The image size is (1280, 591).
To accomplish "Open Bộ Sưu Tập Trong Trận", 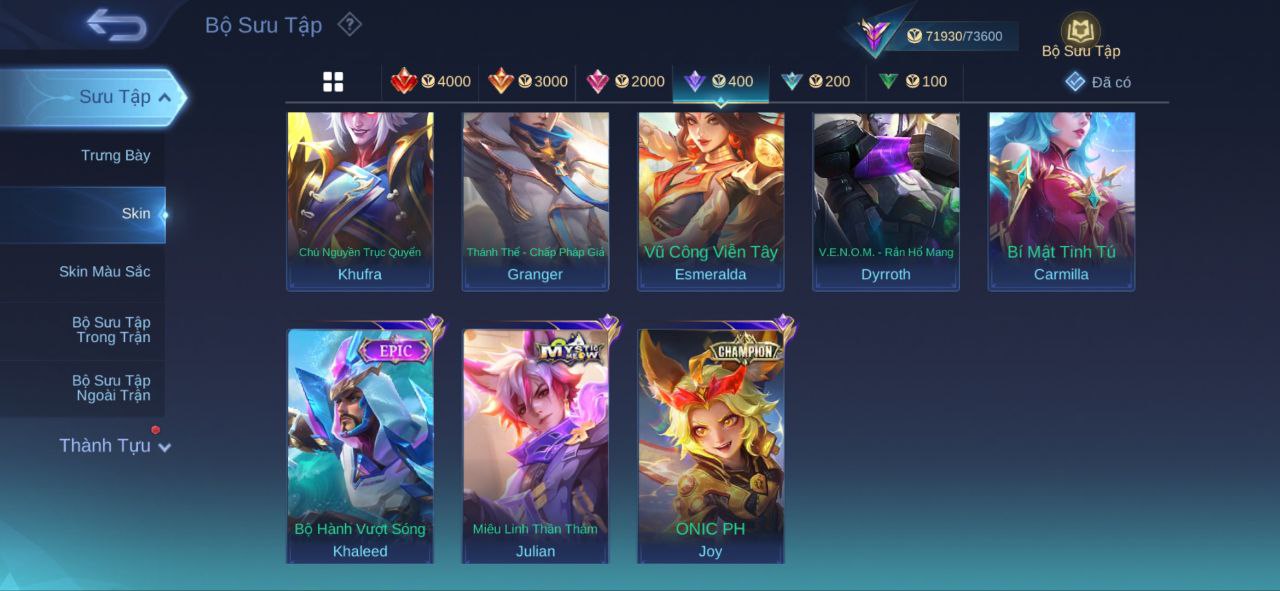I will click(110, 329).
